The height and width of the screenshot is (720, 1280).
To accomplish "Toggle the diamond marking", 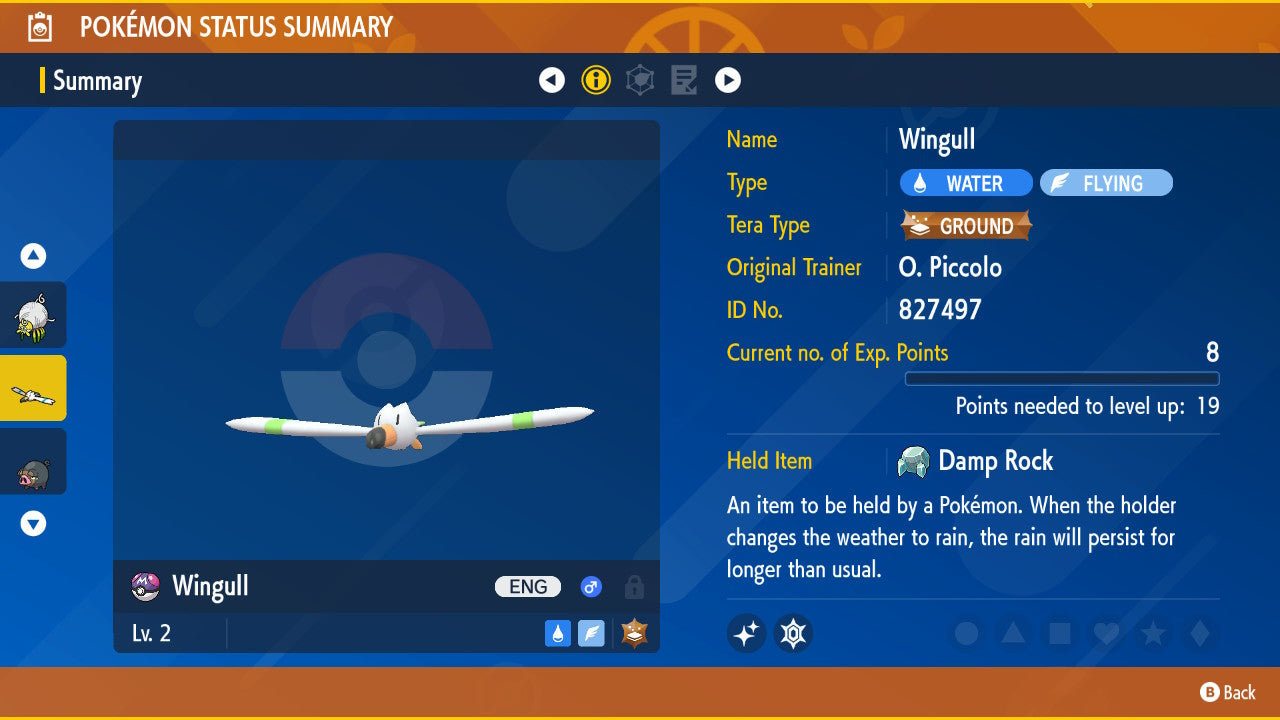I will [x=1198, y=633].
